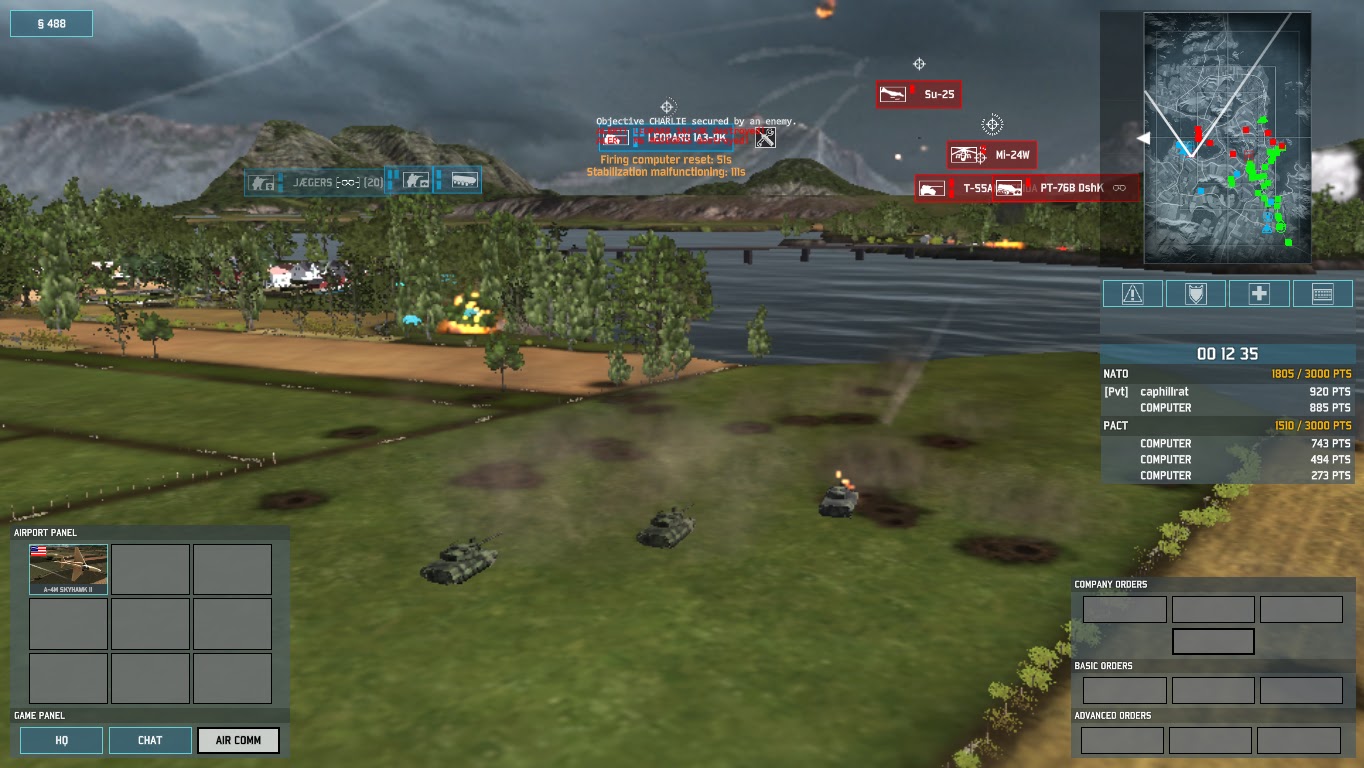Click the A-4M Skyhawk II aircraft thumbnail
Screen dimensions: 1364x768
(x=68, y=568)
